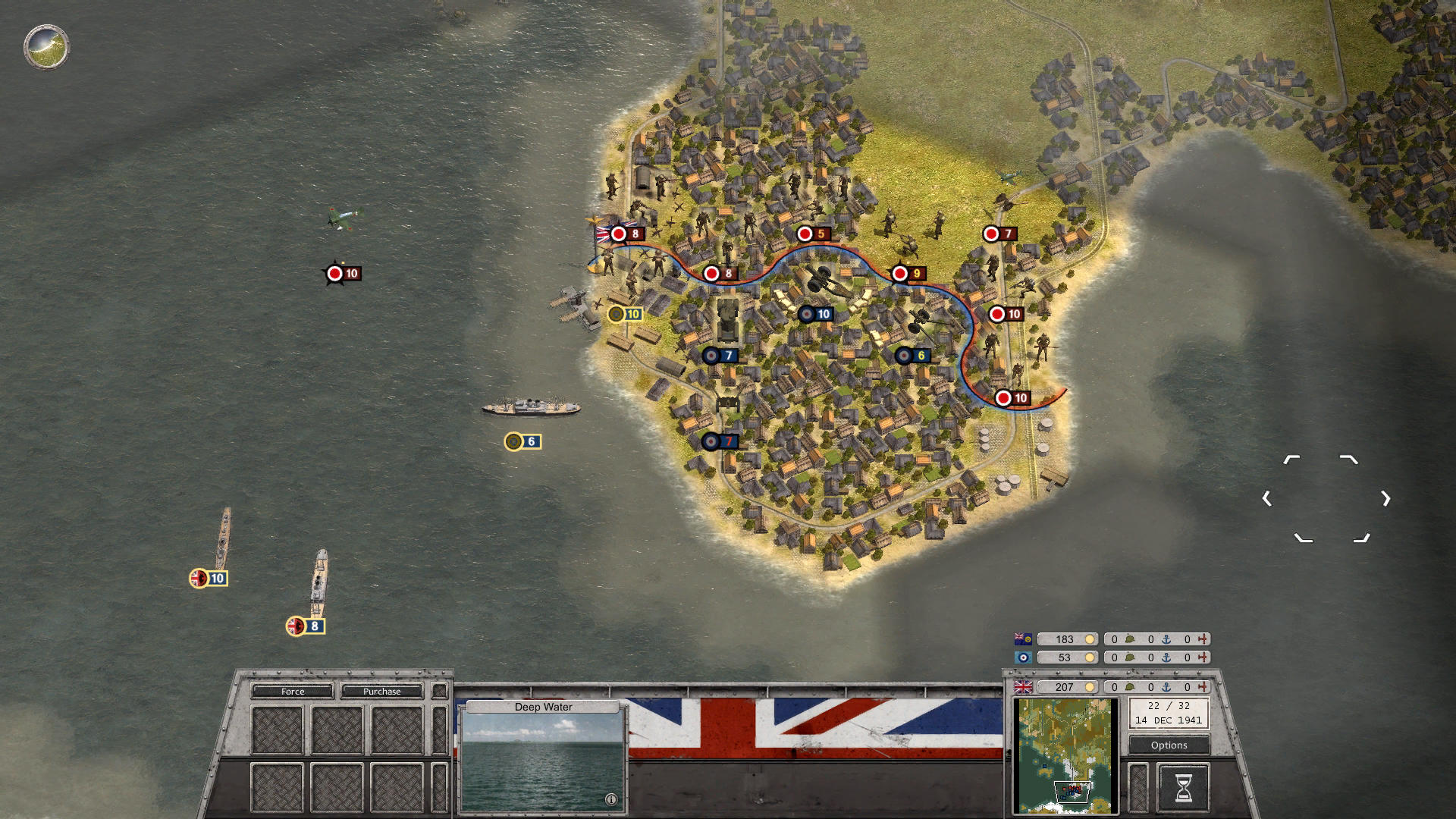Open the Options menu

pos(1168,745)
